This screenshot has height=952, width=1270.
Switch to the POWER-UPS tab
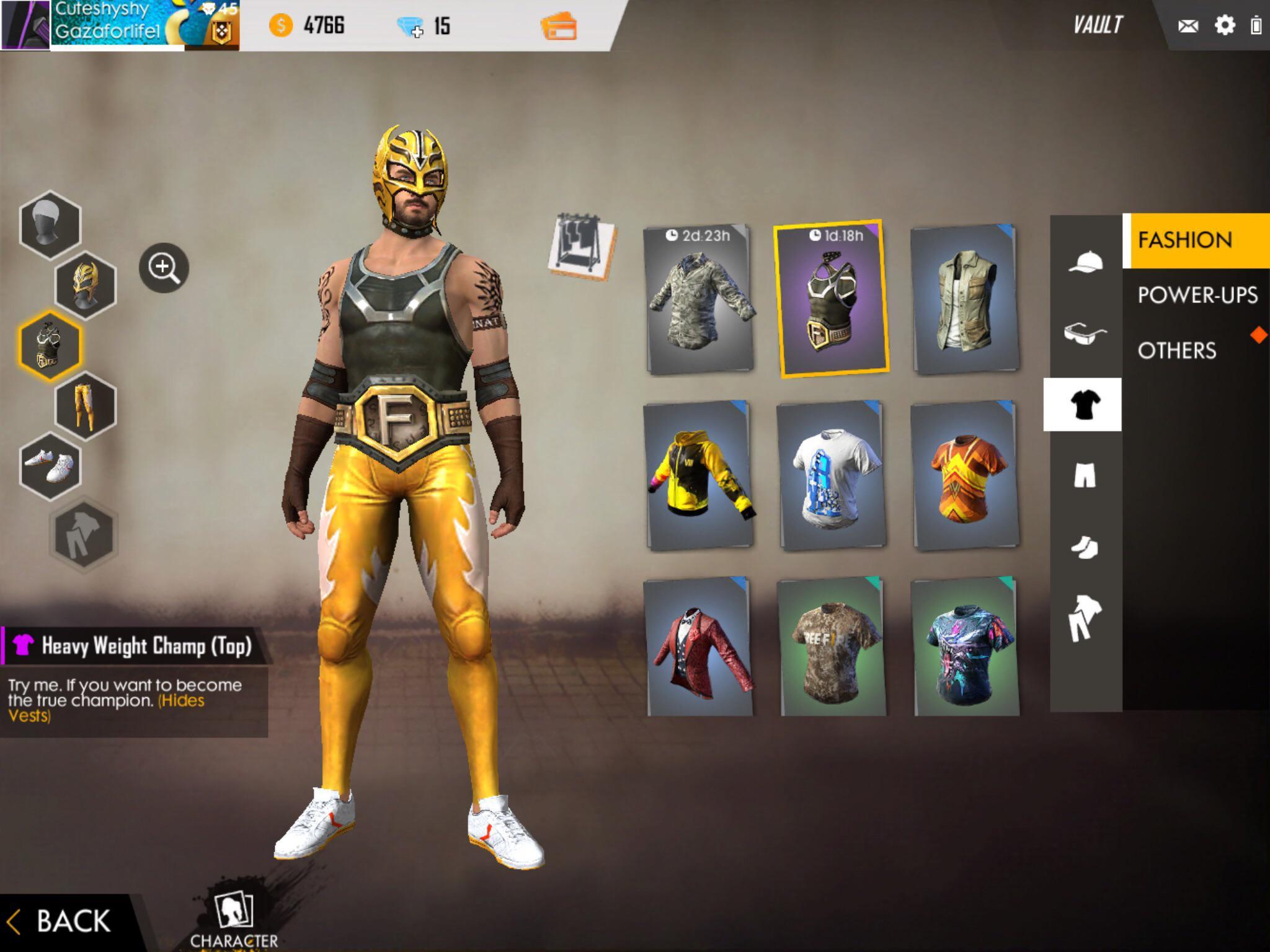pyautogui.click(x=1198, y=296)
